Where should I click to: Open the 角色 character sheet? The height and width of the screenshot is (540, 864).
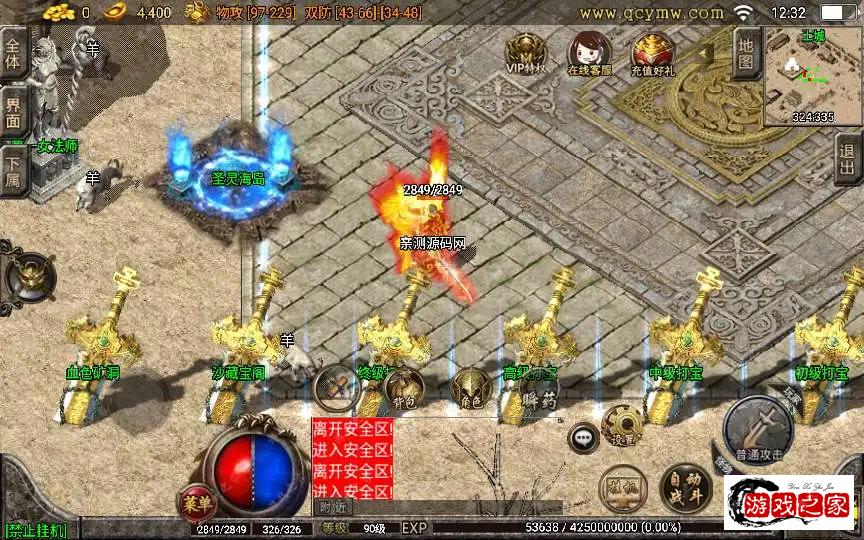470,389
